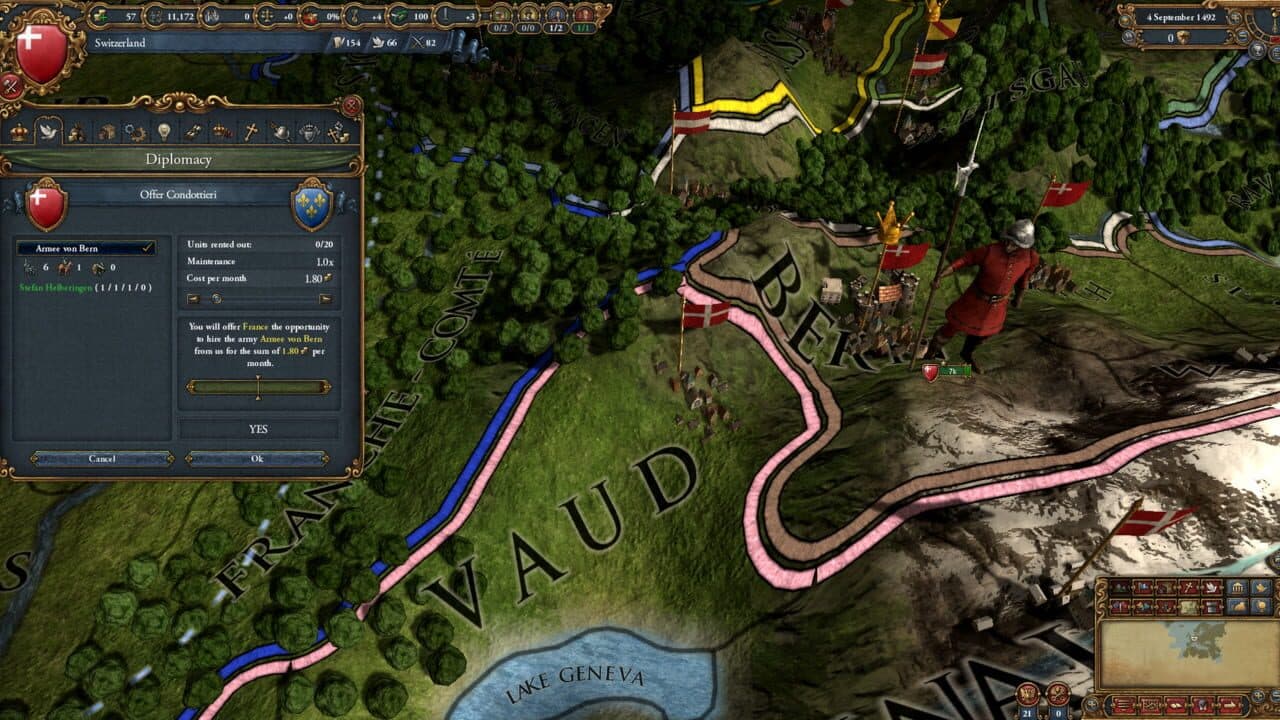This screenshot has width=1280, height=720.
Task: Switch to the Diplomacy dove tab
Action: (46, 130)
